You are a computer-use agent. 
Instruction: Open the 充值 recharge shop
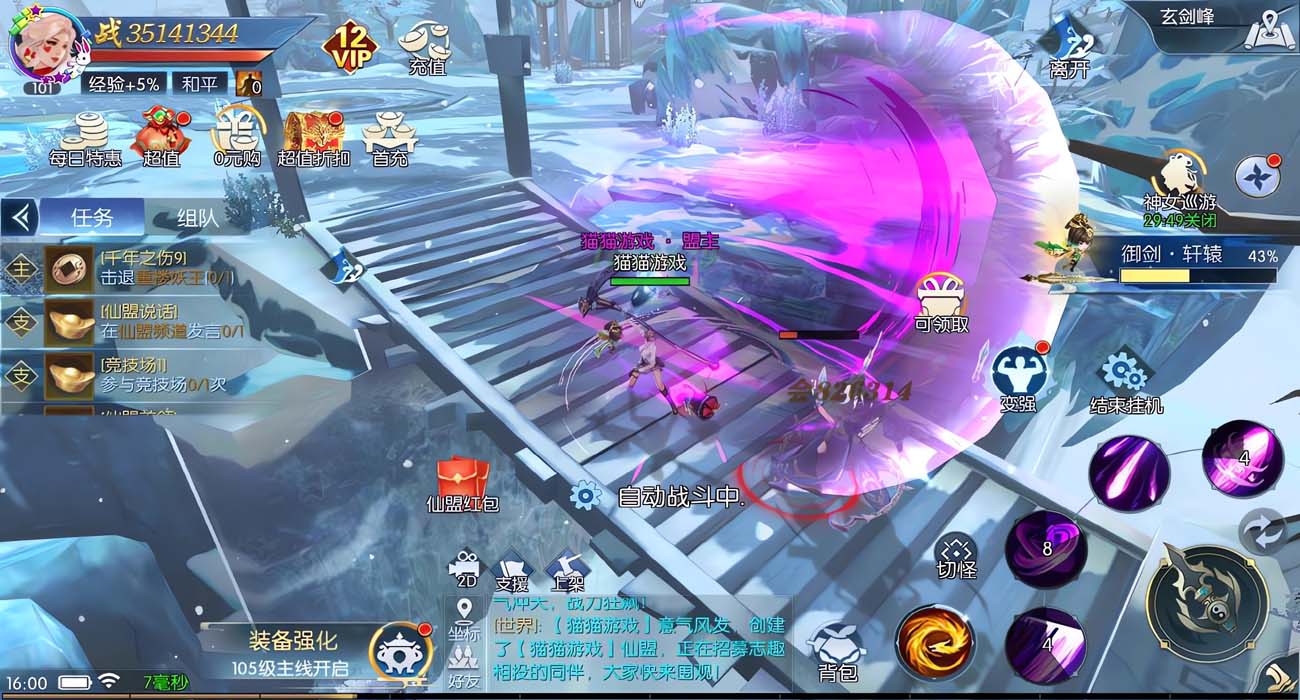point(425,47)
